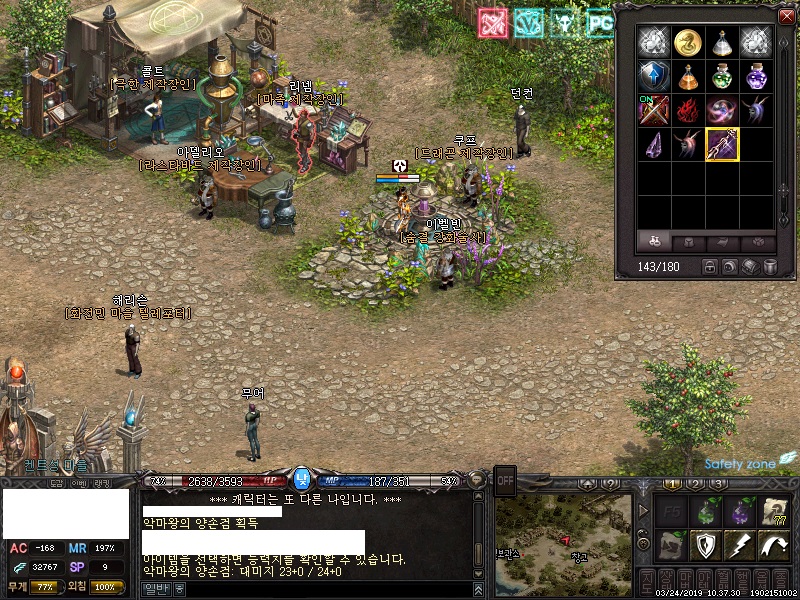
Task: Activate the white shield skill
Action: (x=704, y=546)
